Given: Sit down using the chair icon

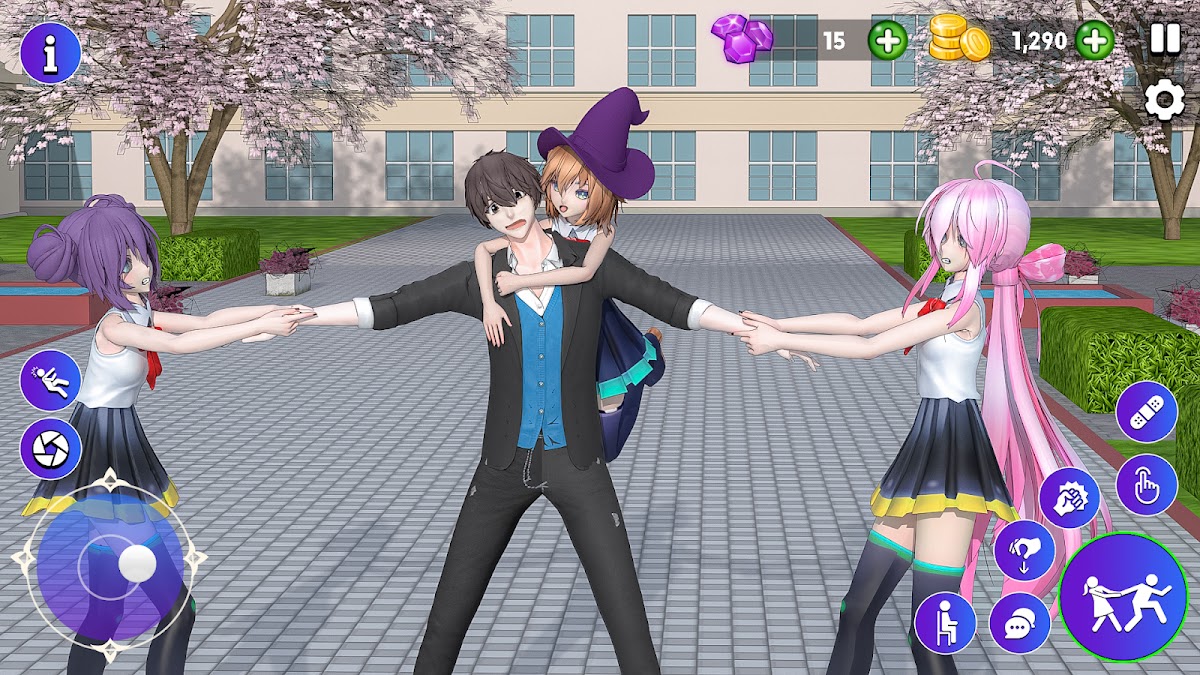Looking at the screenshot, I should click(945, 622).
